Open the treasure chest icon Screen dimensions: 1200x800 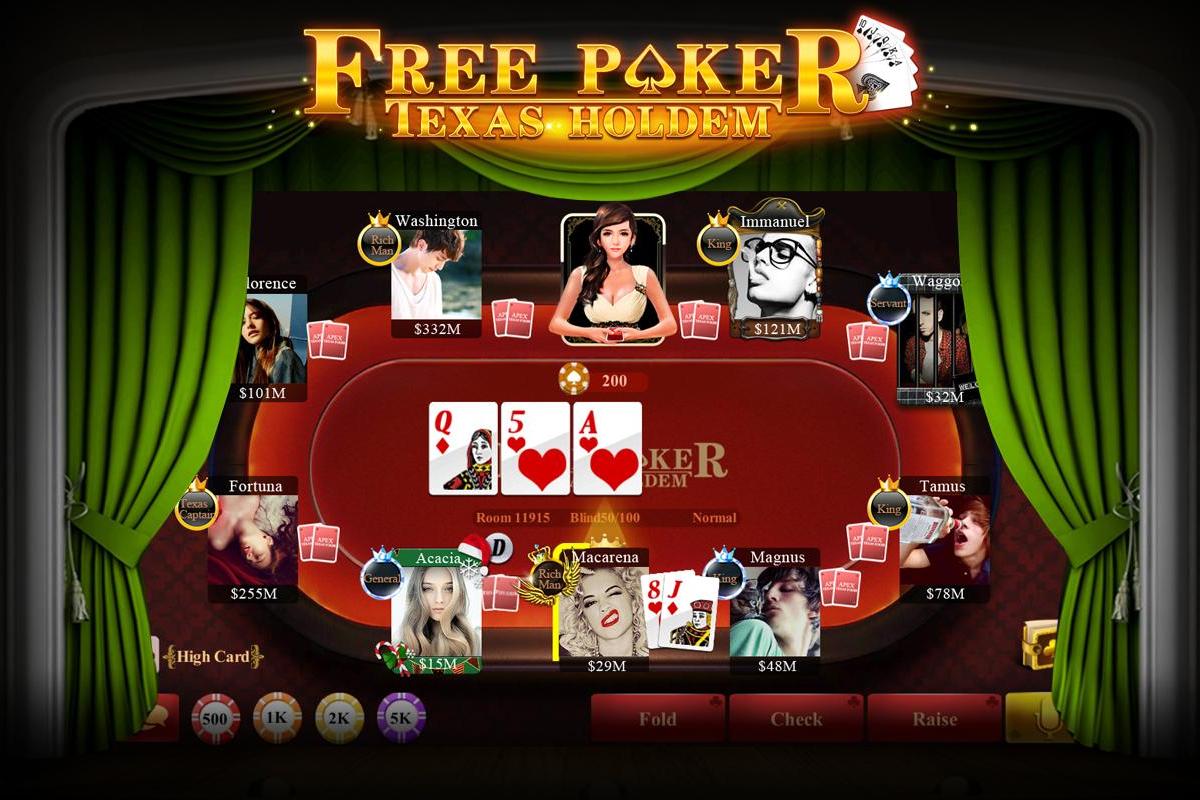pos(1041,645)
